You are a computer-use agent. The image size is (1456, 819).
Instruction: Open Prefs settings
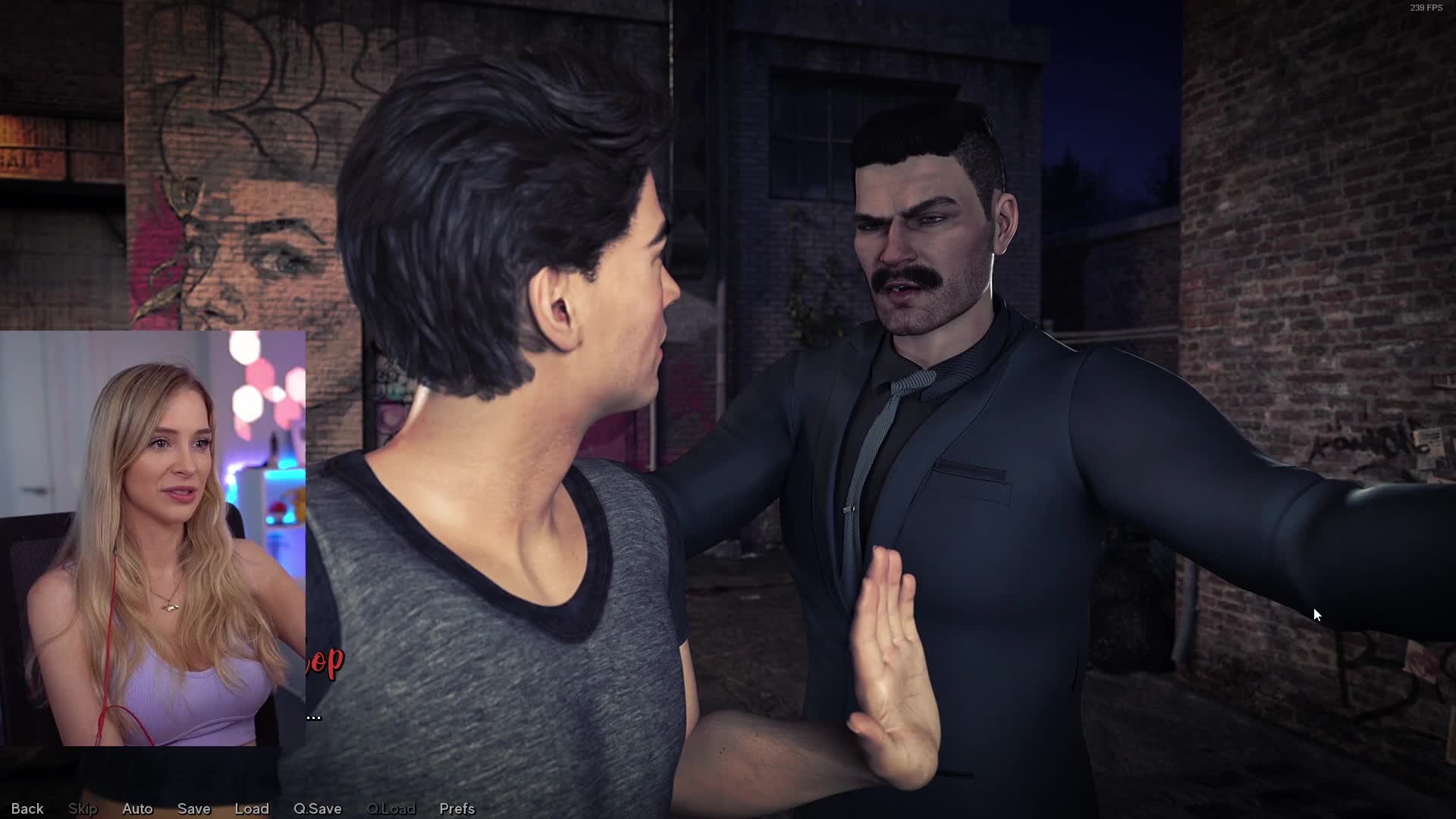pyautogui.click(x=457, y=808)
